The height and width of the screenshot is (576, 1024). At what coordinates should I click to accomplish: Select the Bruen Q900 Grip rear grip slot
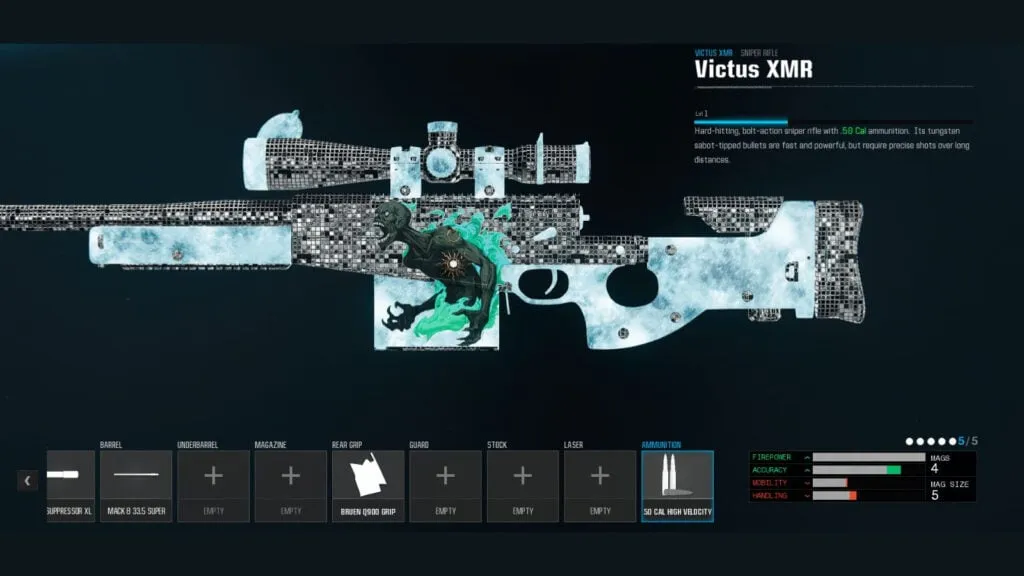coord(368,486)
